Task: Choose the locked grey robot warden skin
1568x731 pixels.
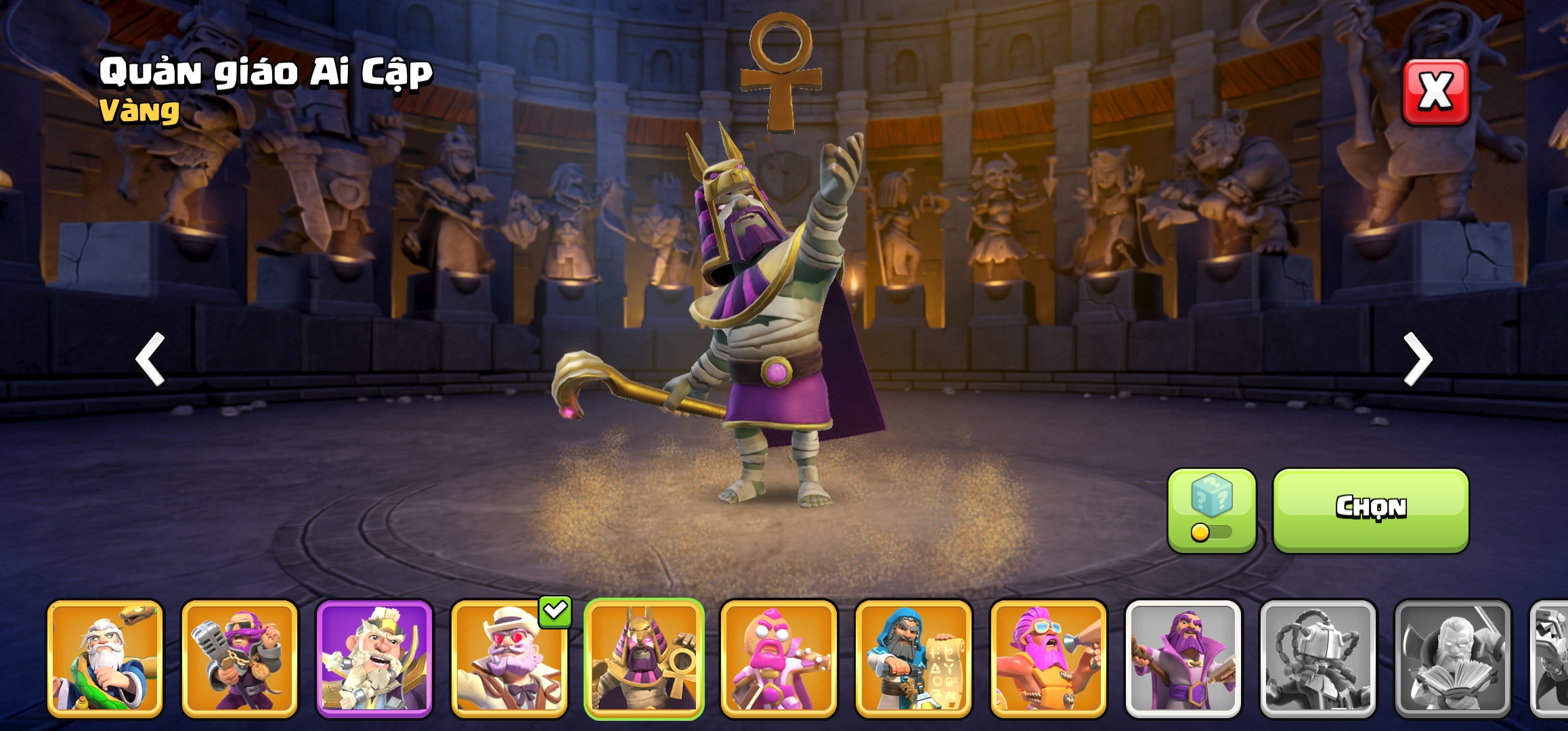Action: (1317, 659)
